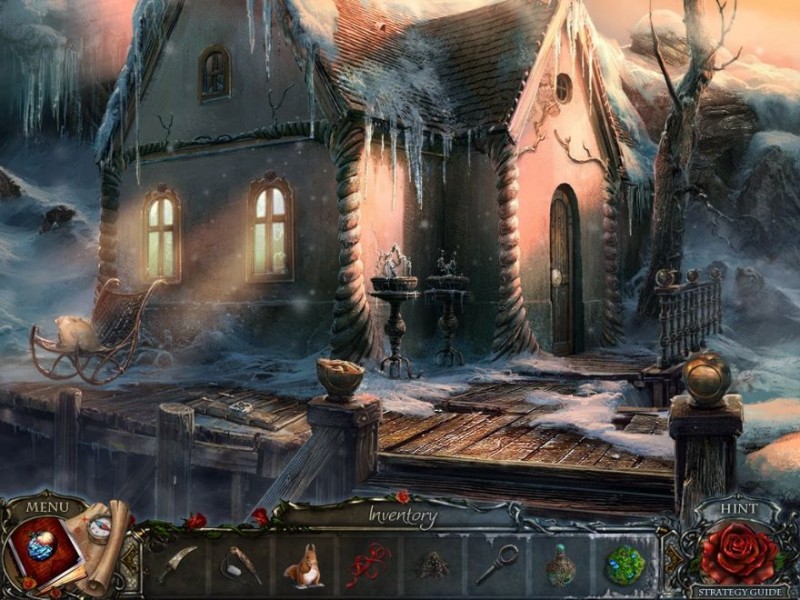Pick the horn item in inventory
The image size is (800, 600).
point(241,565)
